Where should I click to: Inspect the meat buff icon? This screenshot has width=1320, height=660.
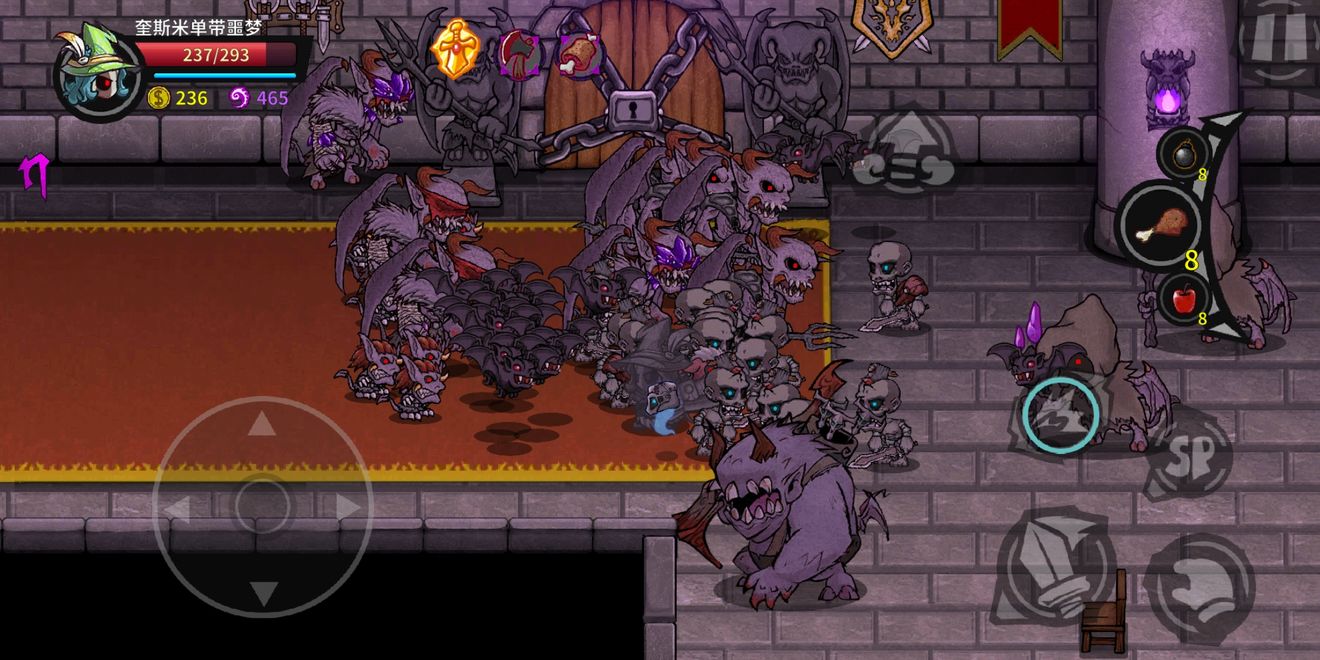[x=579, y=53]
